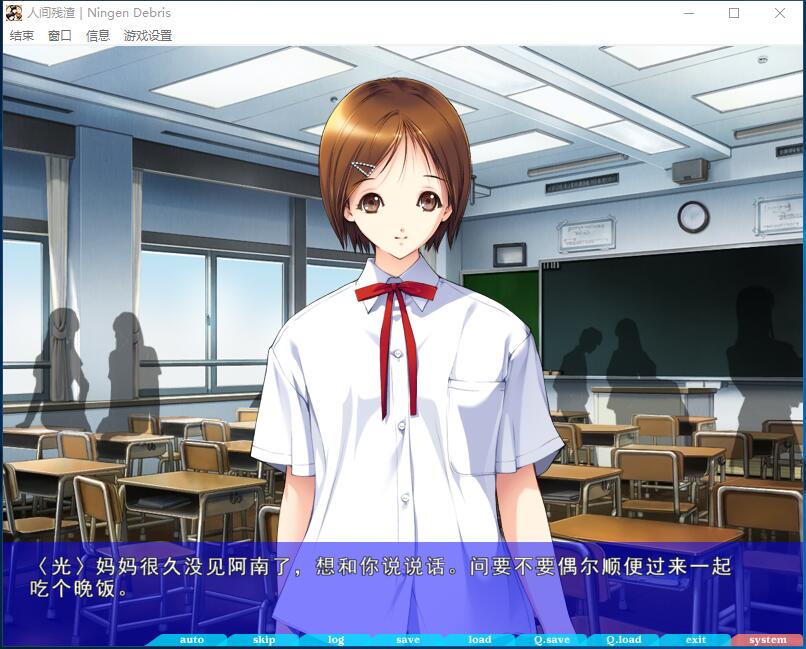Activate the skip button

[264, 640]
